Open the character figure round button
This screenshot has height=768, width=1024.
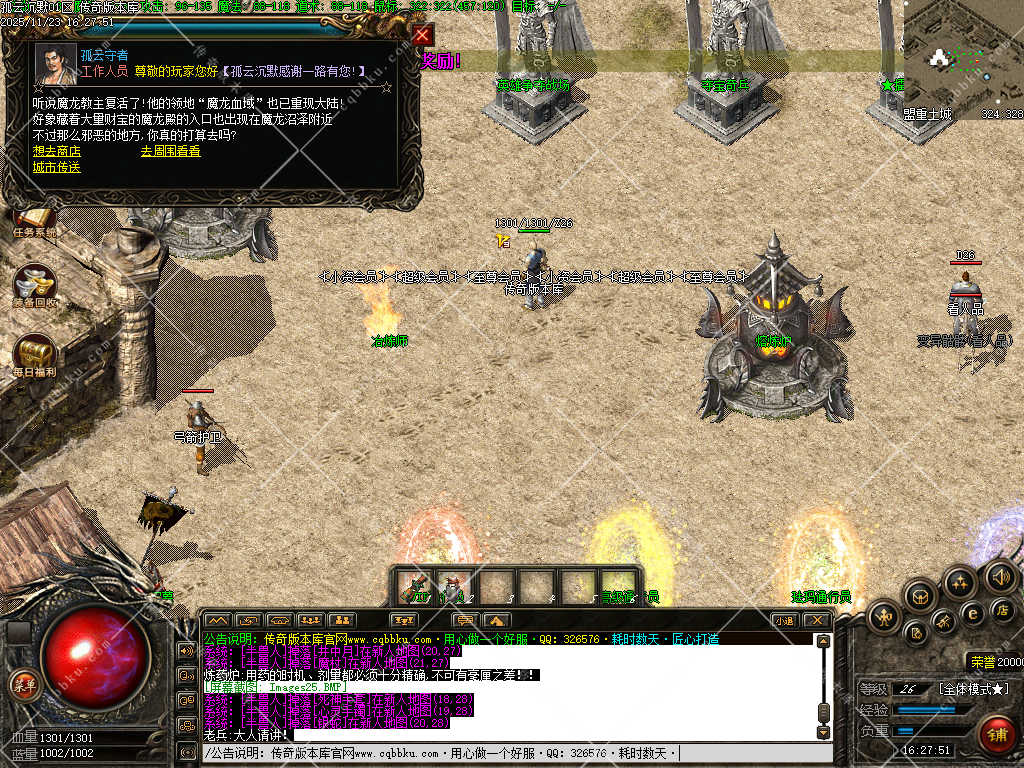(885, 617)
